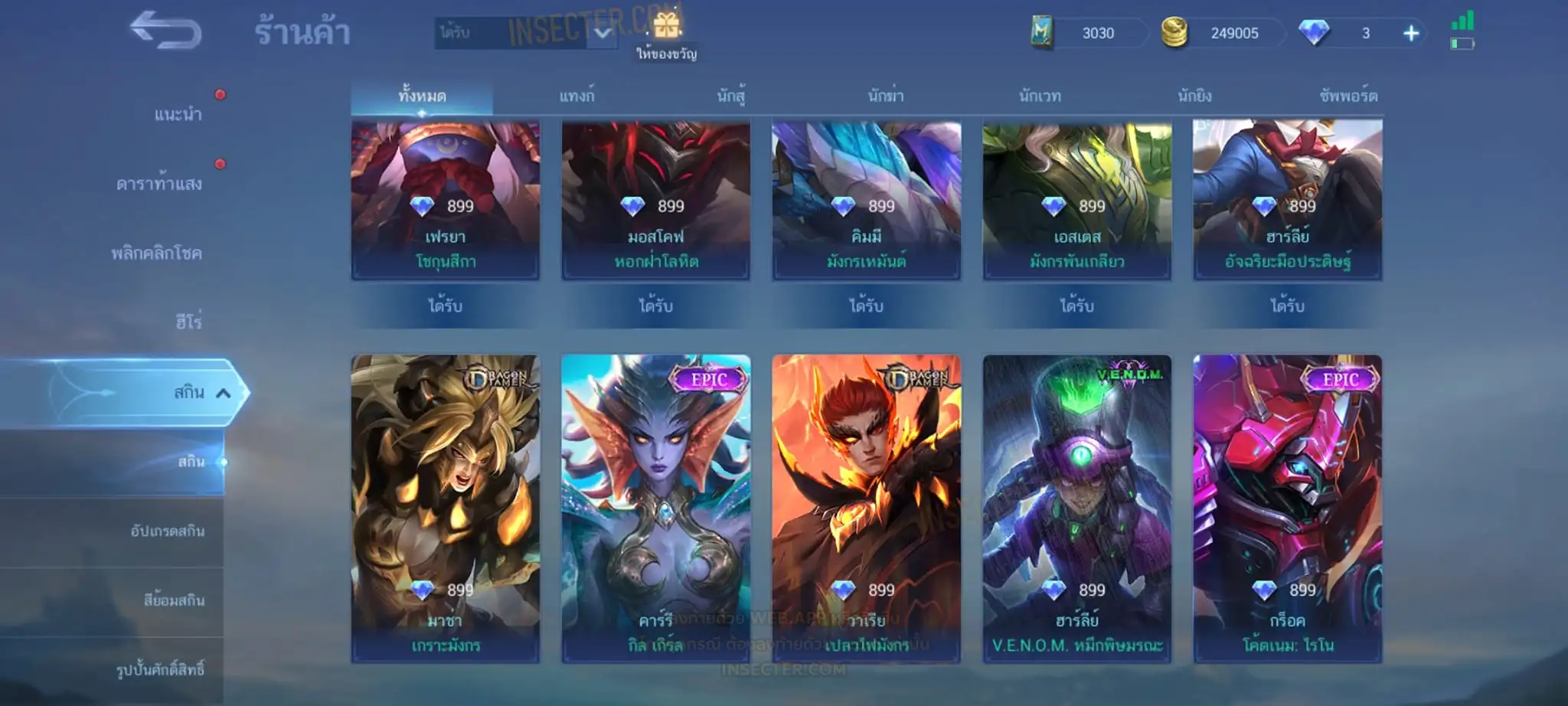Open the สีย้อมสกิน submenu
Image resolution: width=1568 pixels, height=706 pixels.
(x=174, y=601)
